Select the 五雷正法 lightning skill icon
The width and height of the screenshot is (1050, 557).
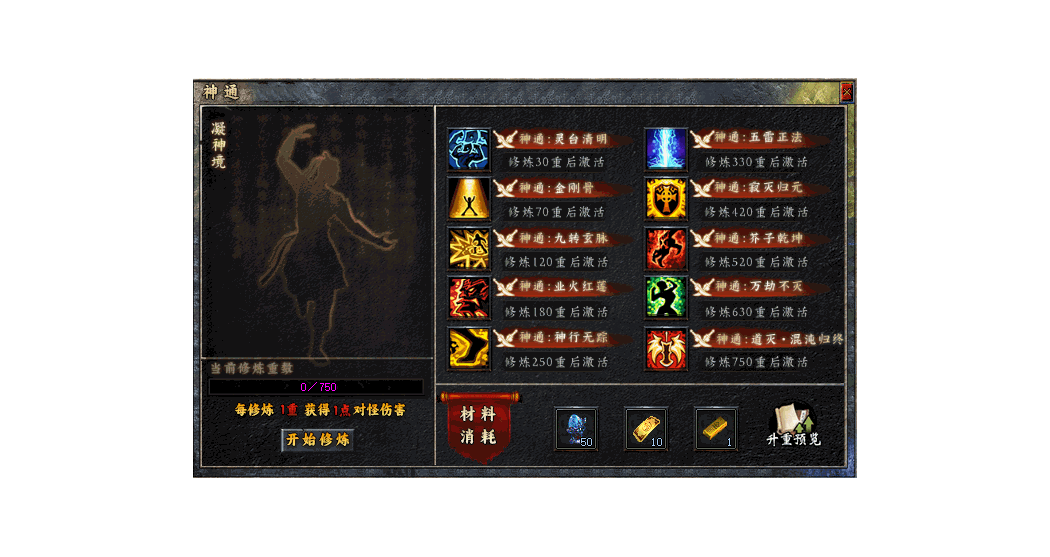(666, 148)
